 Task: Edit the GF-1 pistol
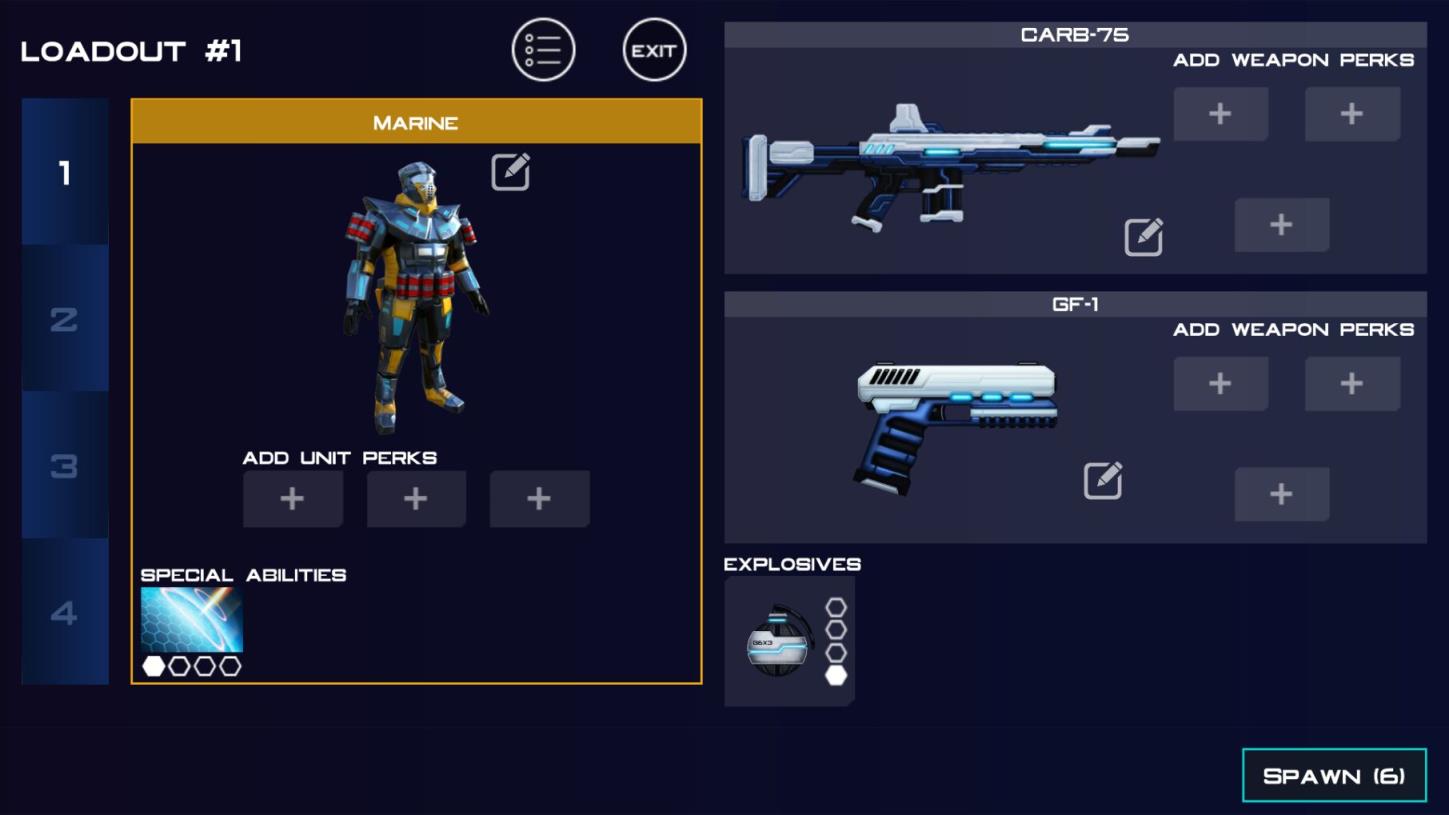pos(1102,481)
